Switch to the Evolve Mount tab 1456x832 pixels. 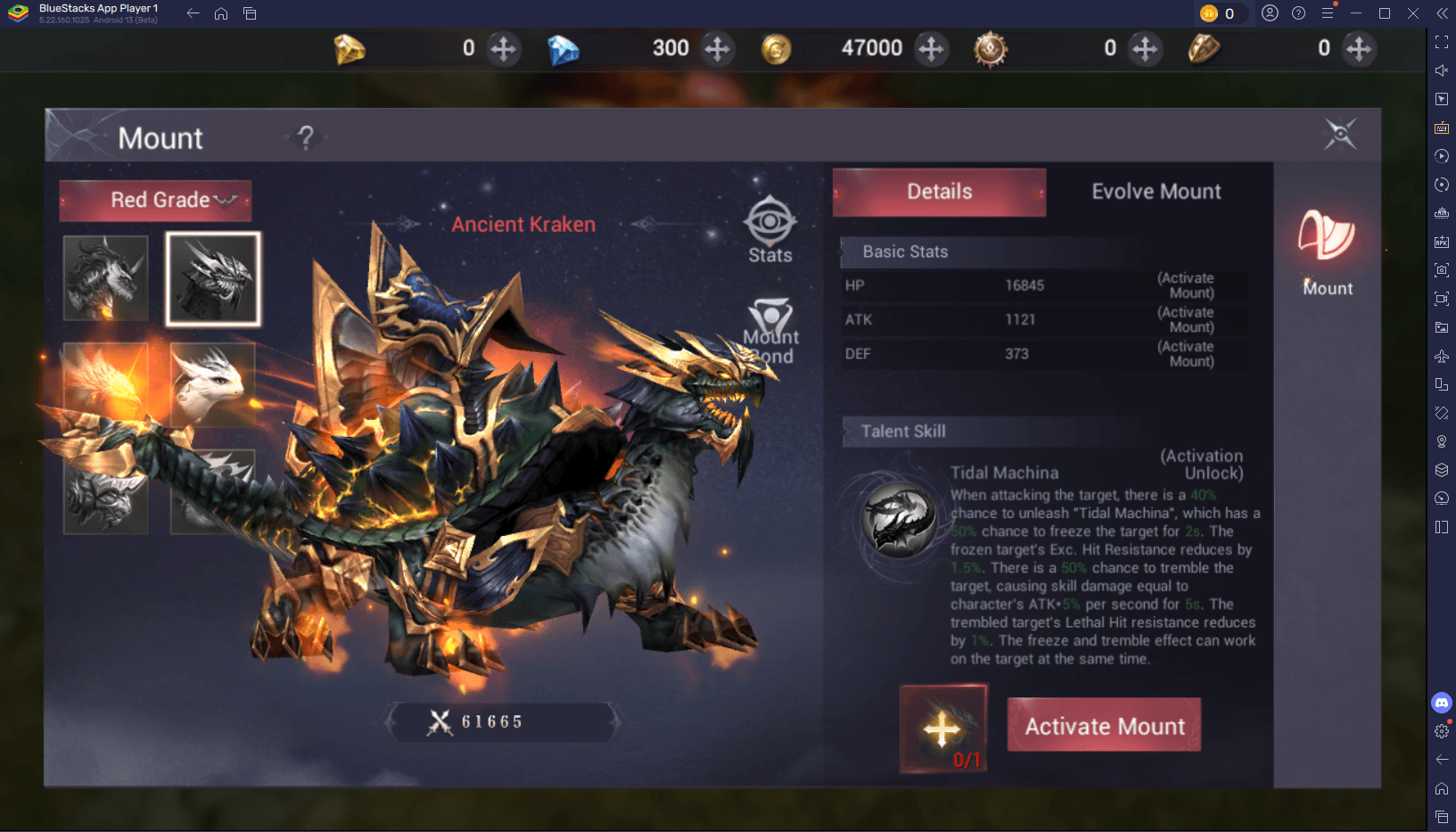(1156, 192)
